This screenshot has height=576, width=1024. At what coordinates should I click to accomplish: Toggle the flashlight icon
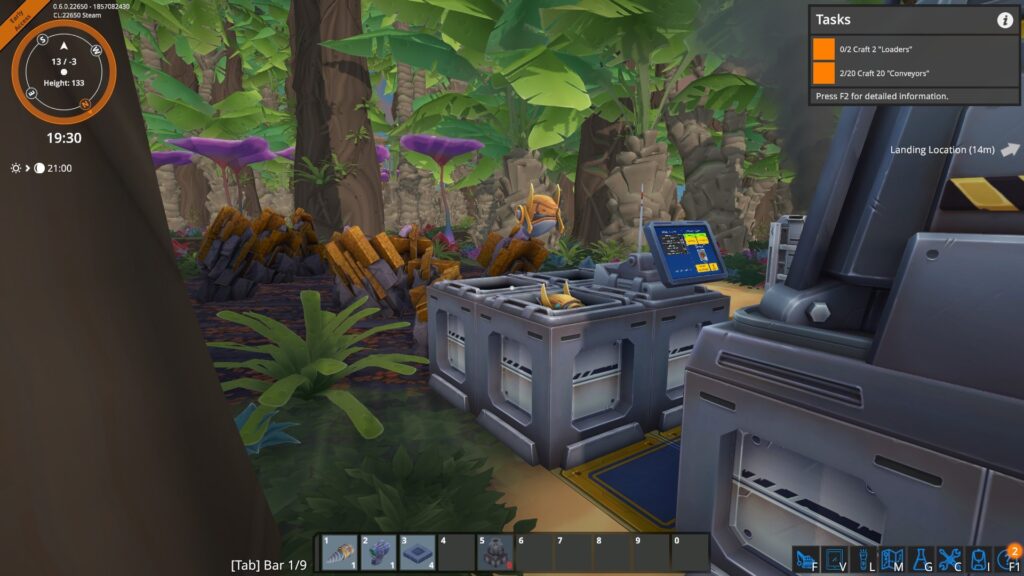[863, 559]
